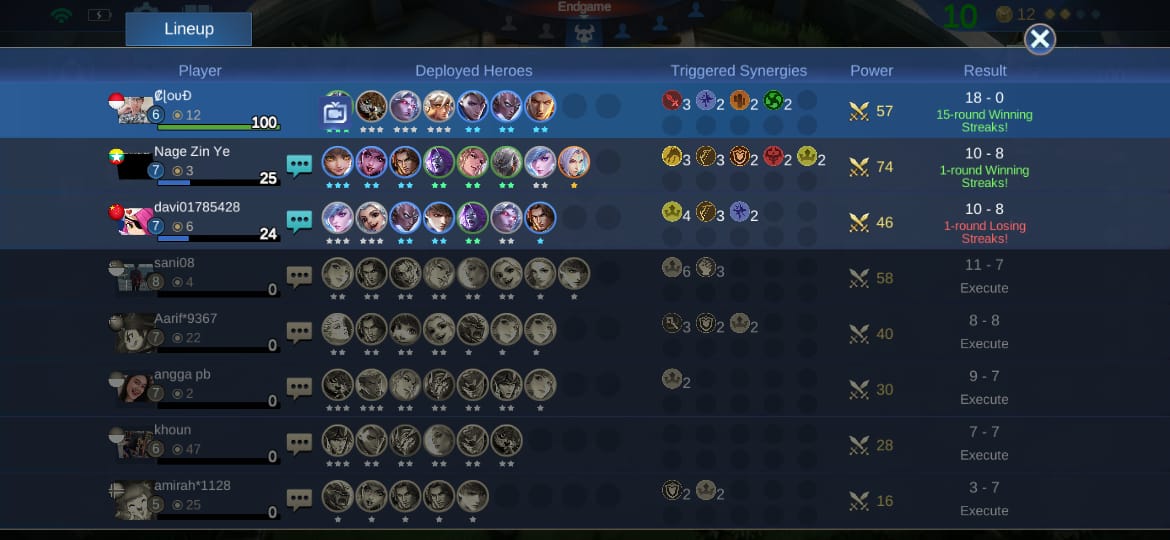Click khoun's chat bubble icon
This screenshot has height=540, width=1170.
point(300,444)
